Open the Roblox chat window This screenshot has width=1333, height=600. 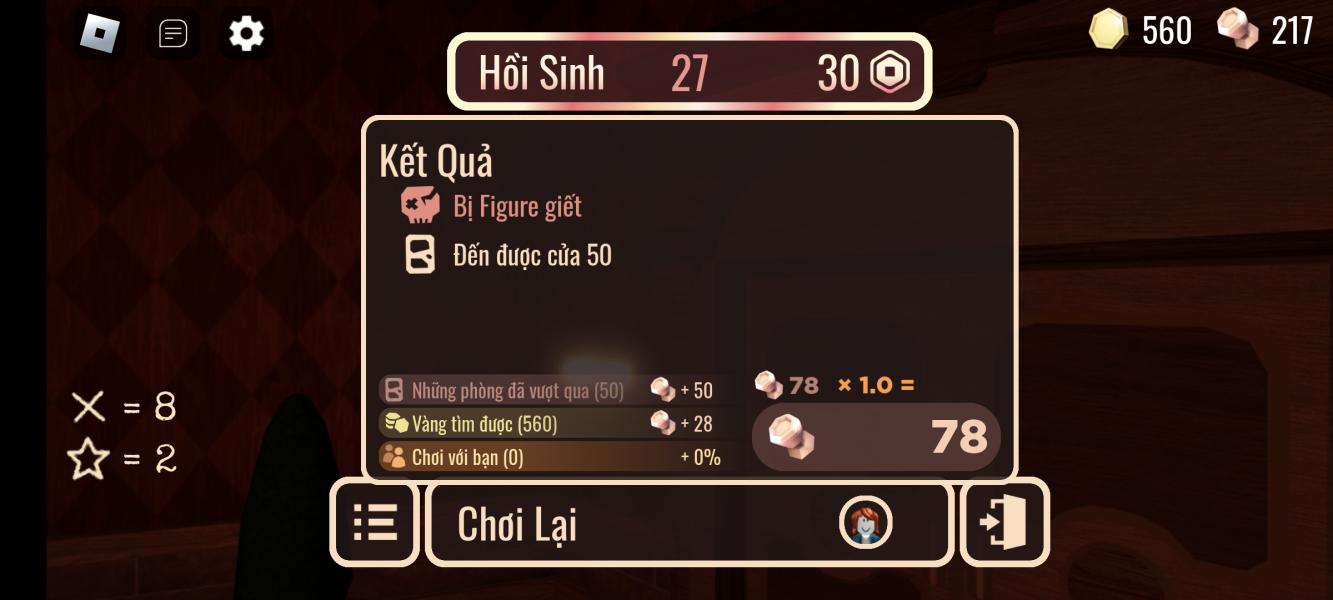click(173, 34)
